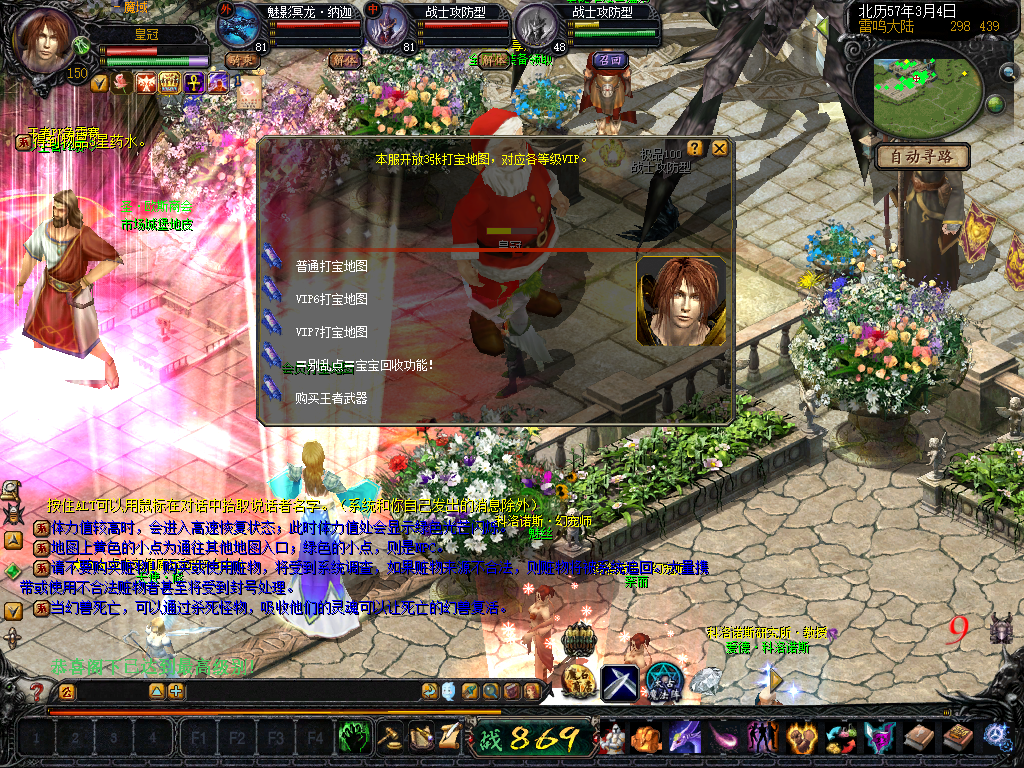Click the auction gavel icon on the toolbar

(x=389, y=738)
